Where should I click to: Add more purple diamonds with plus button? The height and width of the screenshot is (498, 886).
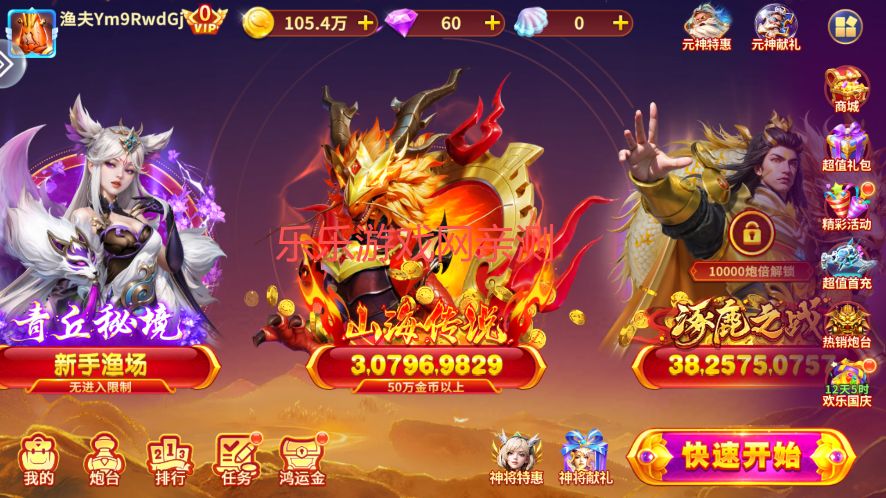click(492, 22)
